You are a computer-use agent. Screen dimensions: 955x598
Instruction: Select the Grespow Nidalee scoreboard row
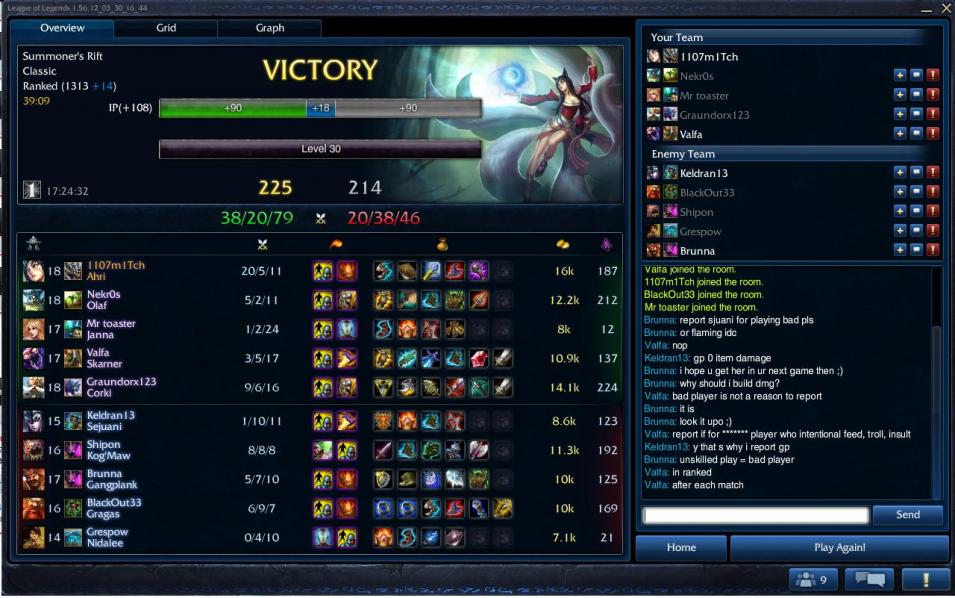coord(320,538)
